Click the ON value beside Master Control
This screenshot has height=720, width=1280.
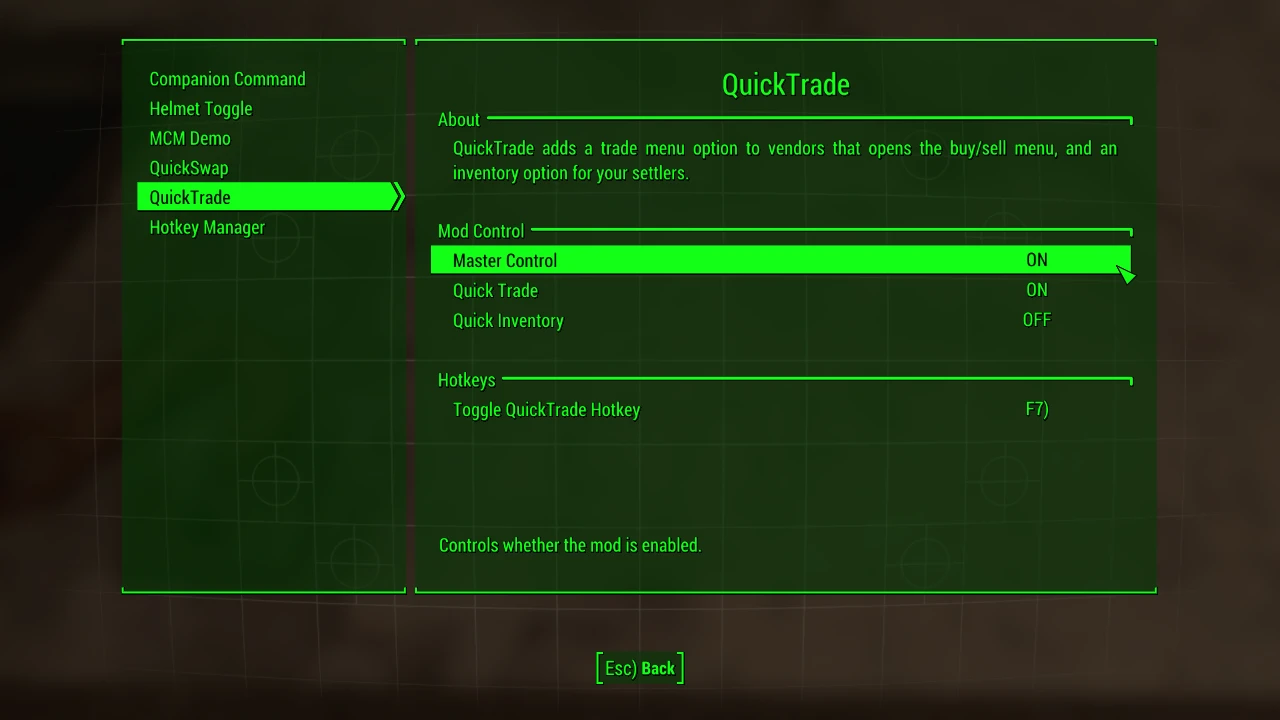[1036, 260]
